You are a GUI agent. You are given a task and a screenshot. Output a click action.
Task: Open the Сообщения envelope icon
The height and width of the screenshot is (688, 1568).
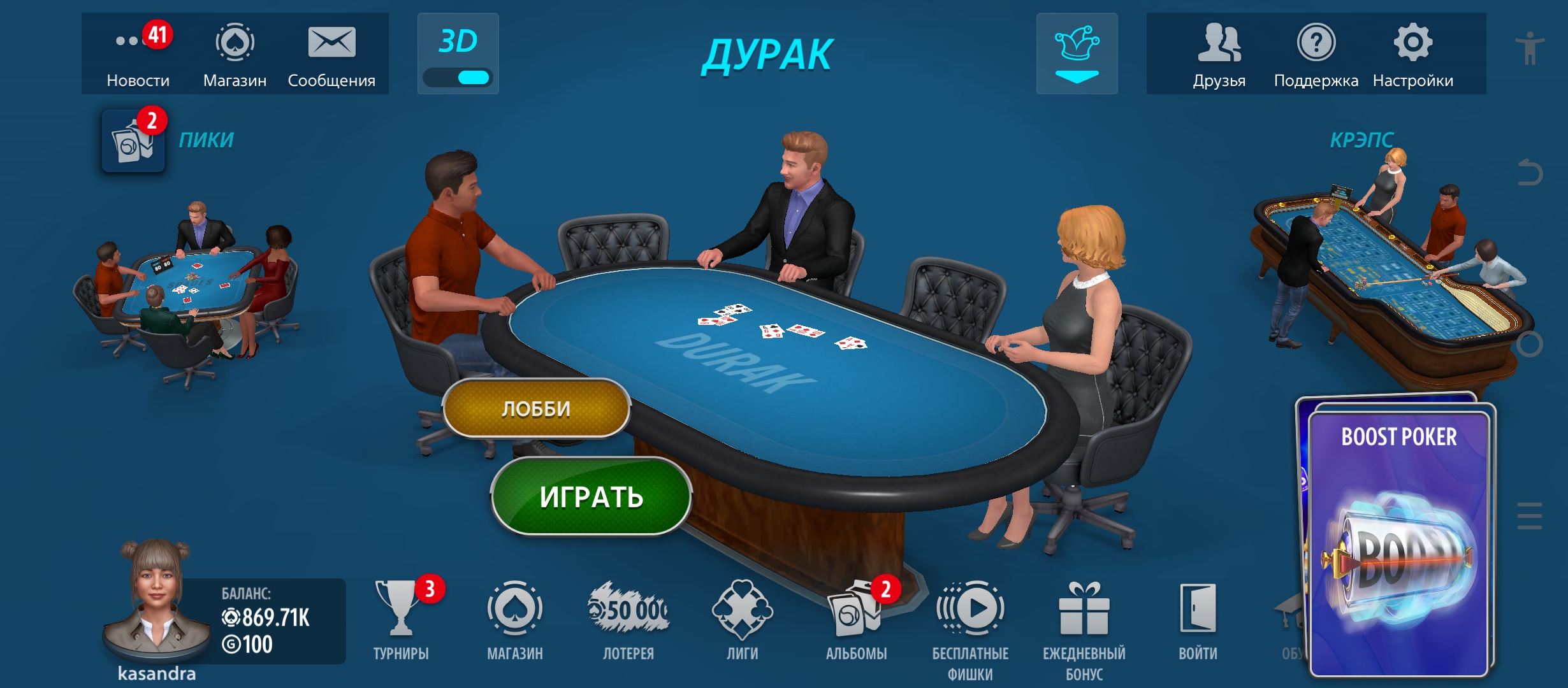(333, 41)
